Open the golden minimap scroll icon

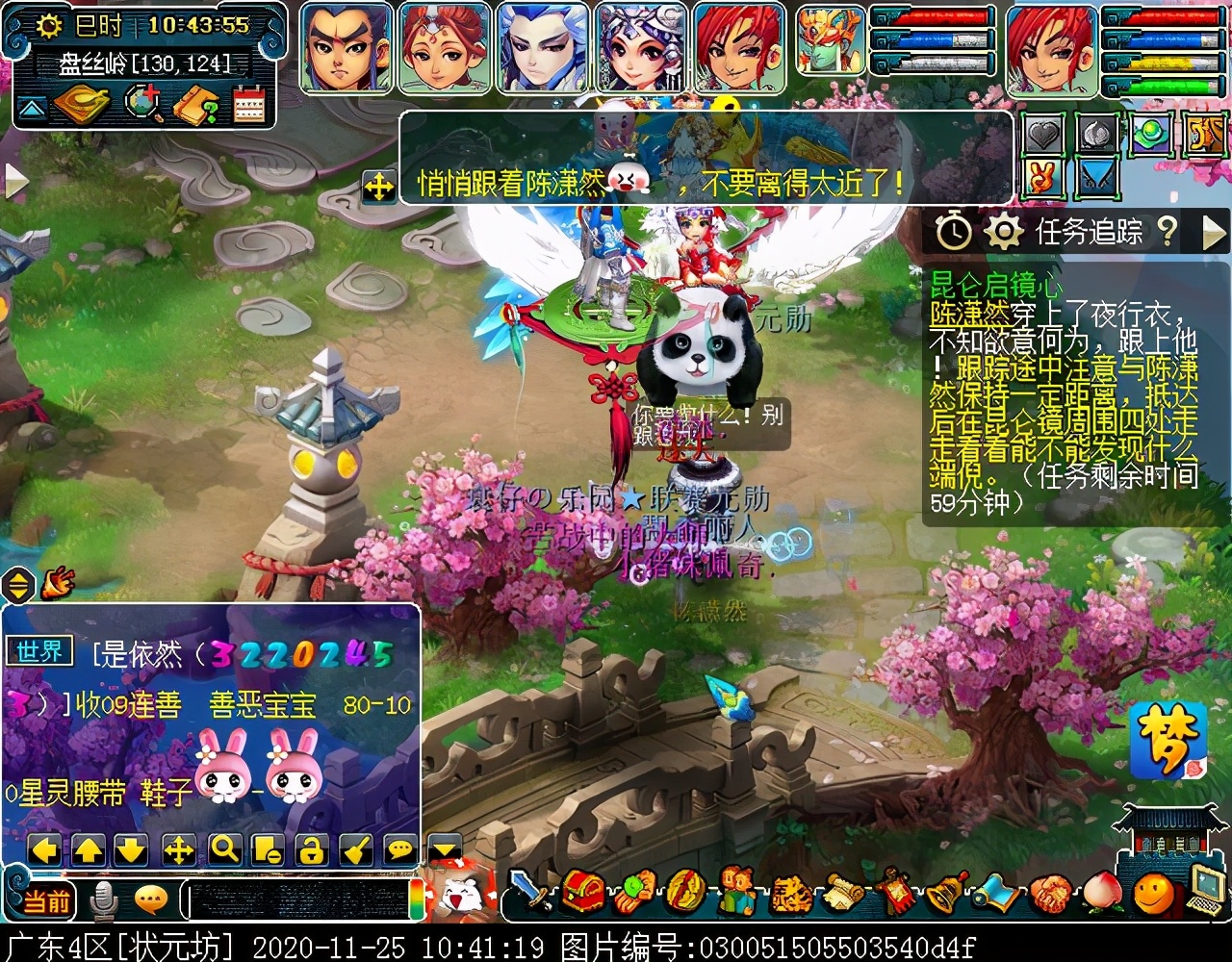coord(82,105)
